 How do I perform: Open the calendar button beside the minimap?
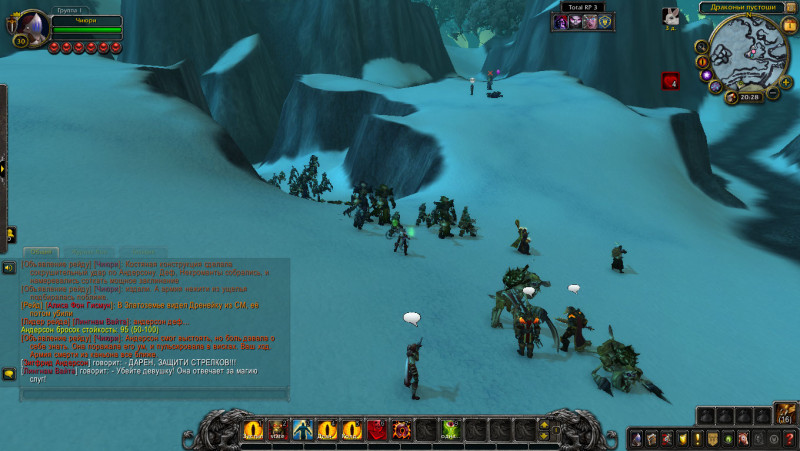(x=790, y=25)
